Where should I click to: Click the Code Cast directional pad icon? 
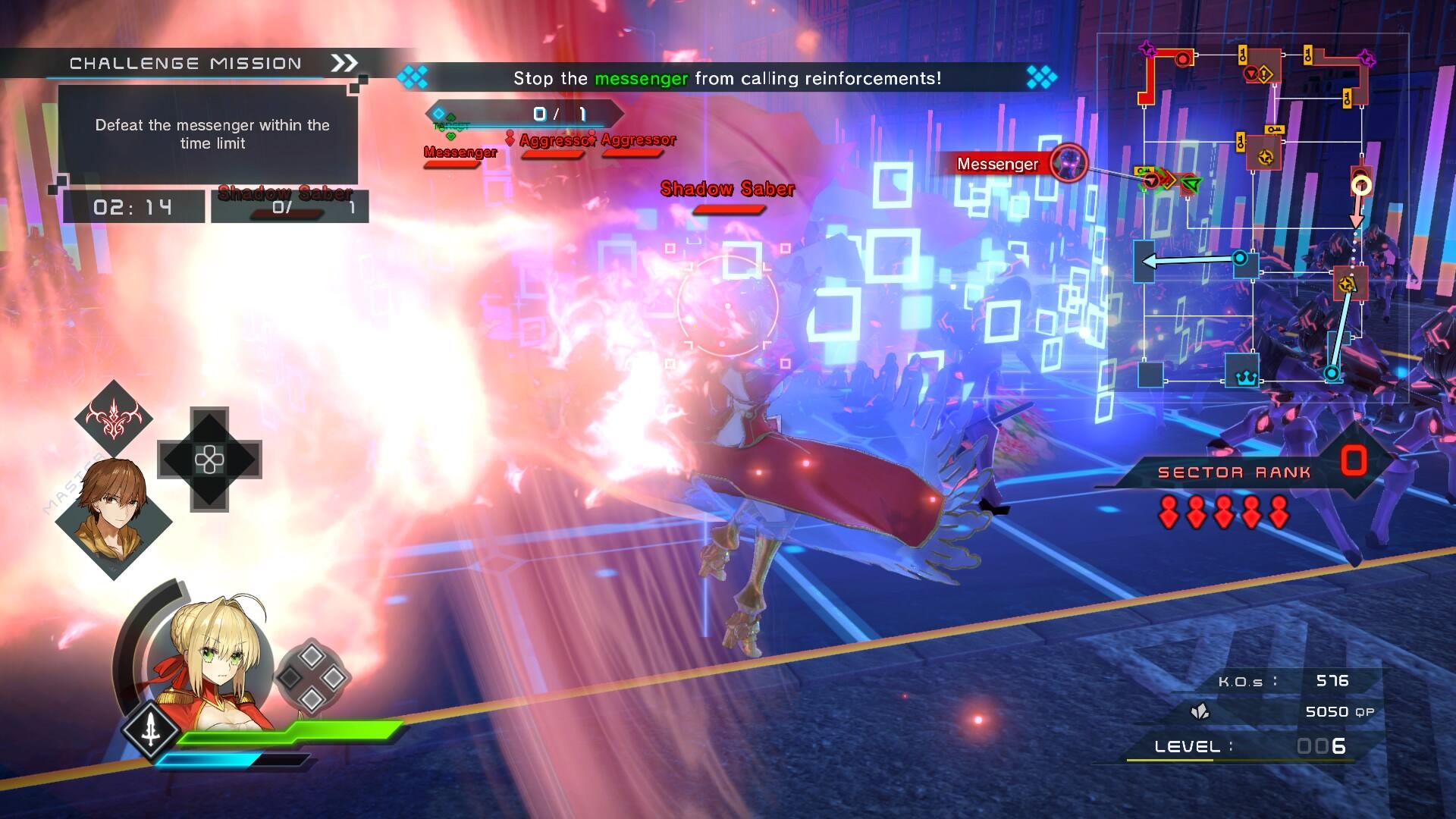(x=209, y=460)
